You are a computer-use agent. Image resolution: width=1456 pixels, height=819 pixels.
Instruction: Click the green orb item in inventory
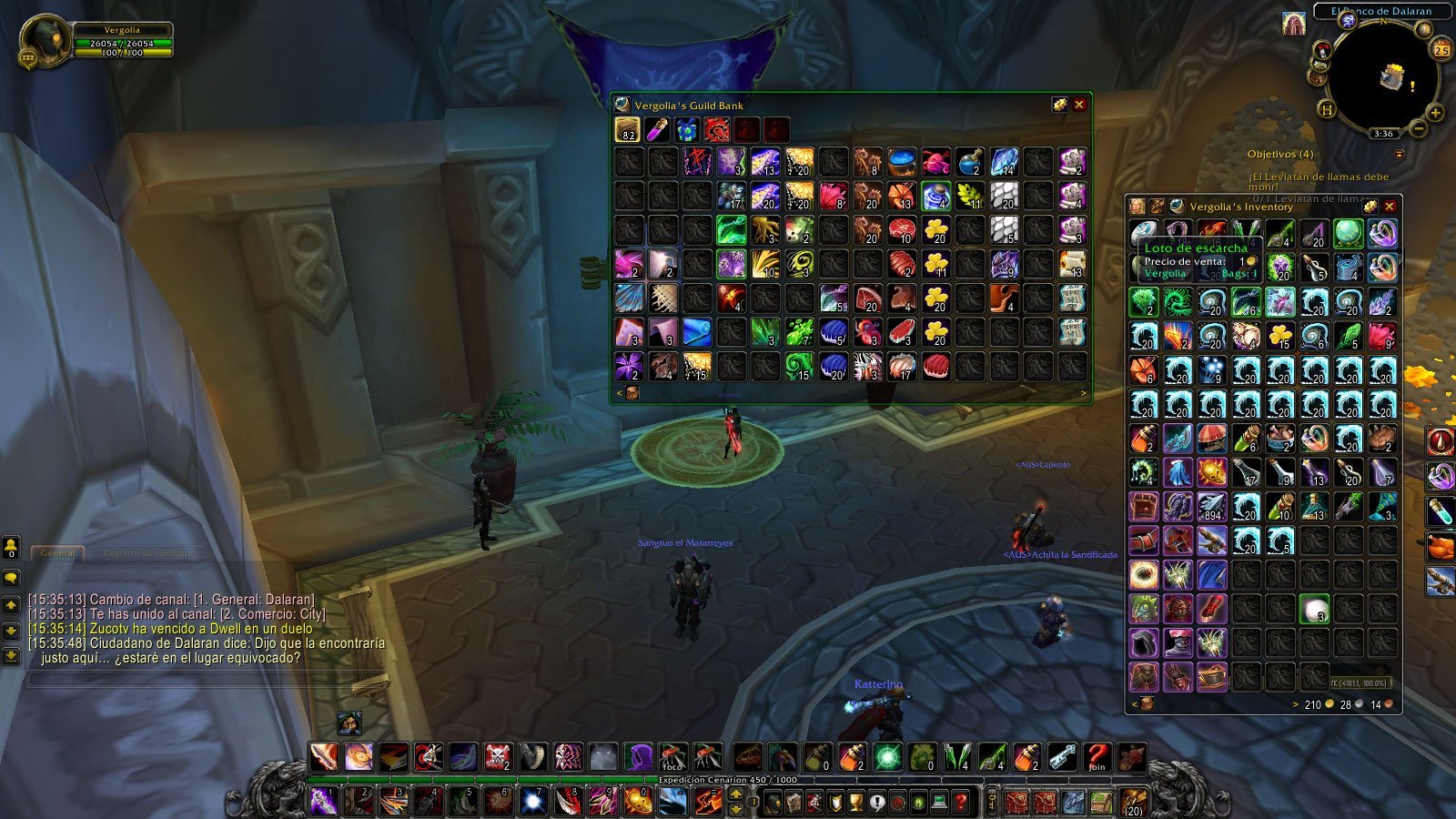pyautogui.click(x=1348, y=233)
